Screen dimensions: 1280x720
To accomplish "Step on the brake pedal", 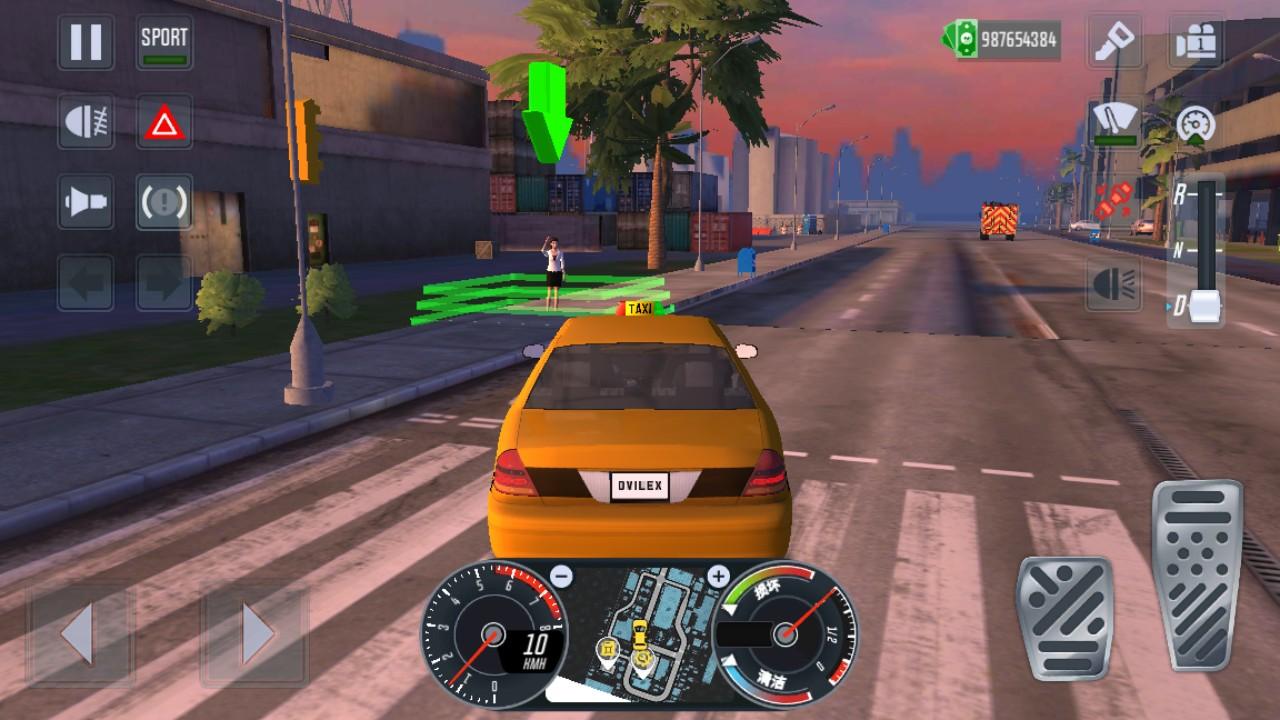I will pyautogui.click(x=1064, y=618).
